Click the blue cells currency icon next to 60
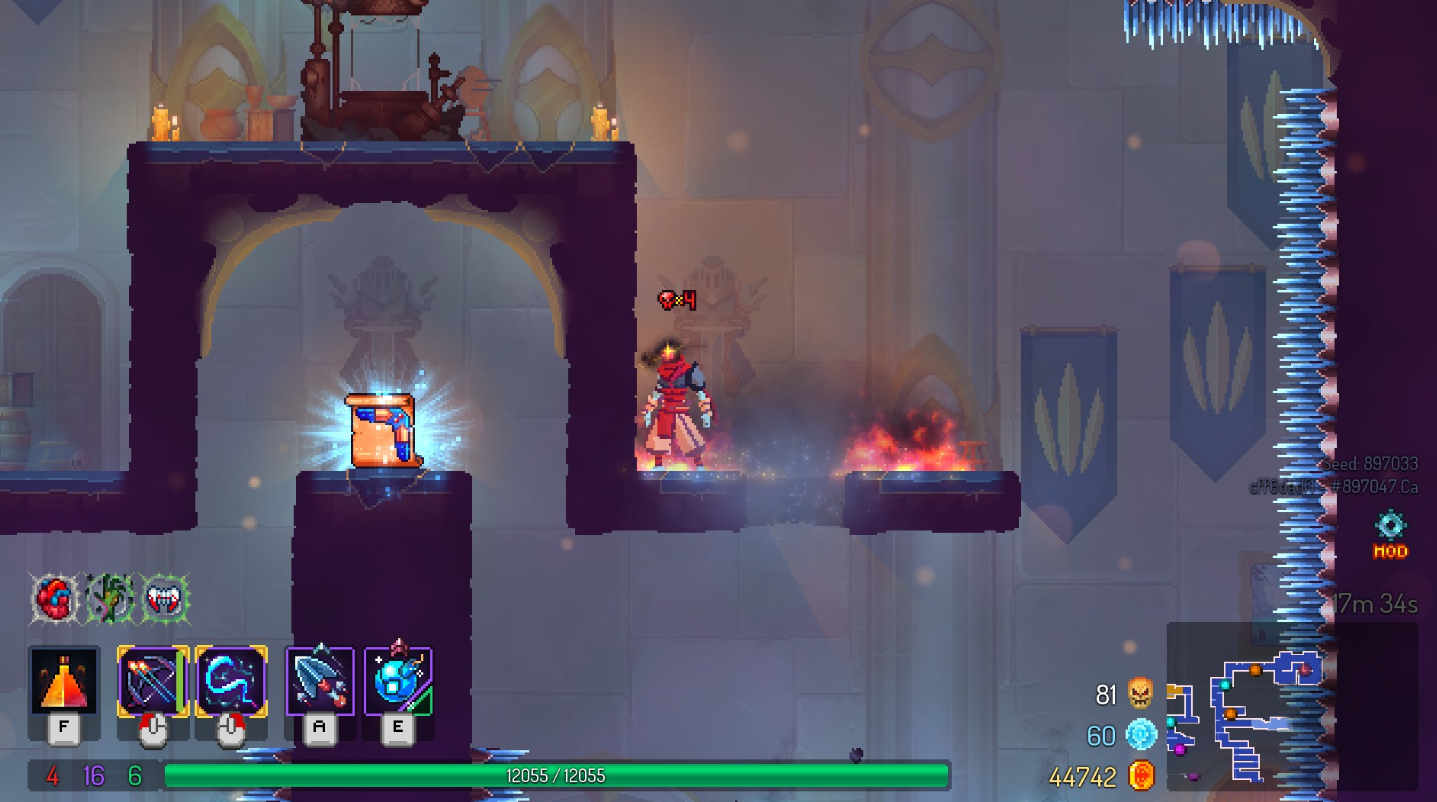The width and height of the screenshot is (1437, 802). click(x=1140, y=734)
